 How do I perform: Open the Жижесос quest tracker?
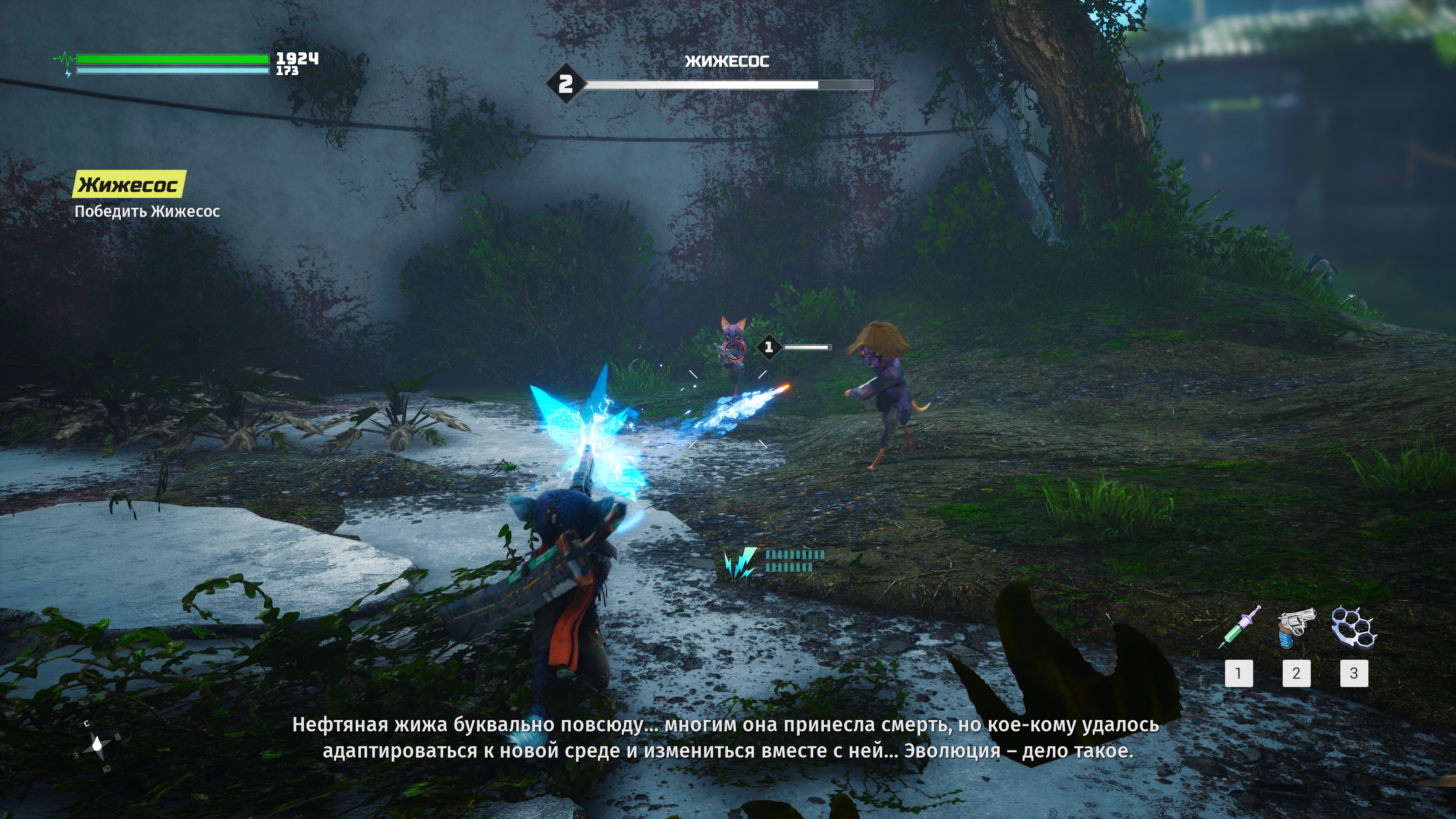[x=129, y=184]
